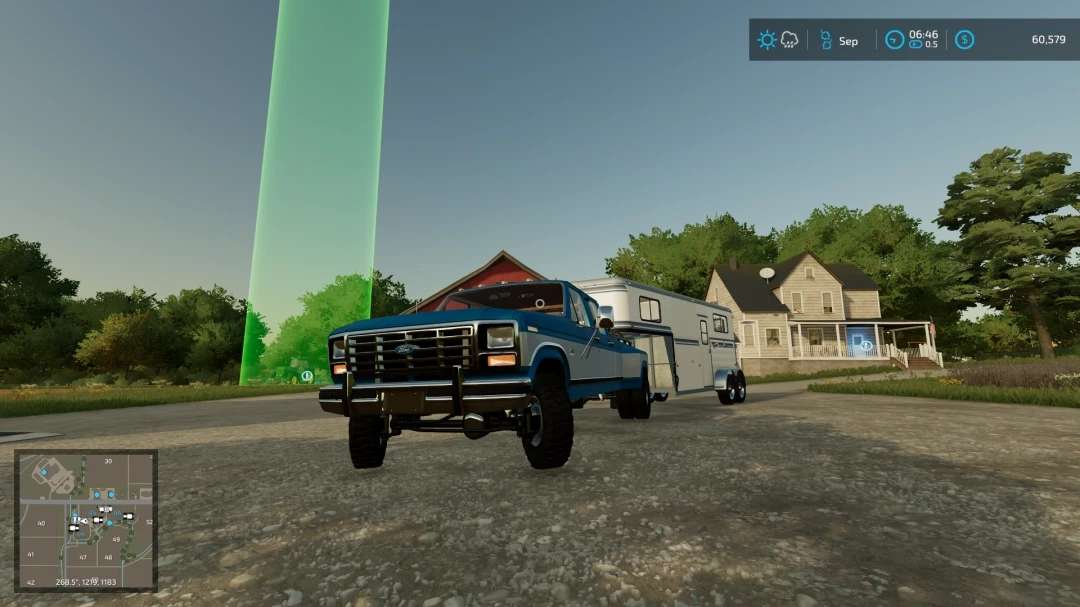1080x607 pixels.
Task: Select the Sep calendar month indicator
Action: 847,41
